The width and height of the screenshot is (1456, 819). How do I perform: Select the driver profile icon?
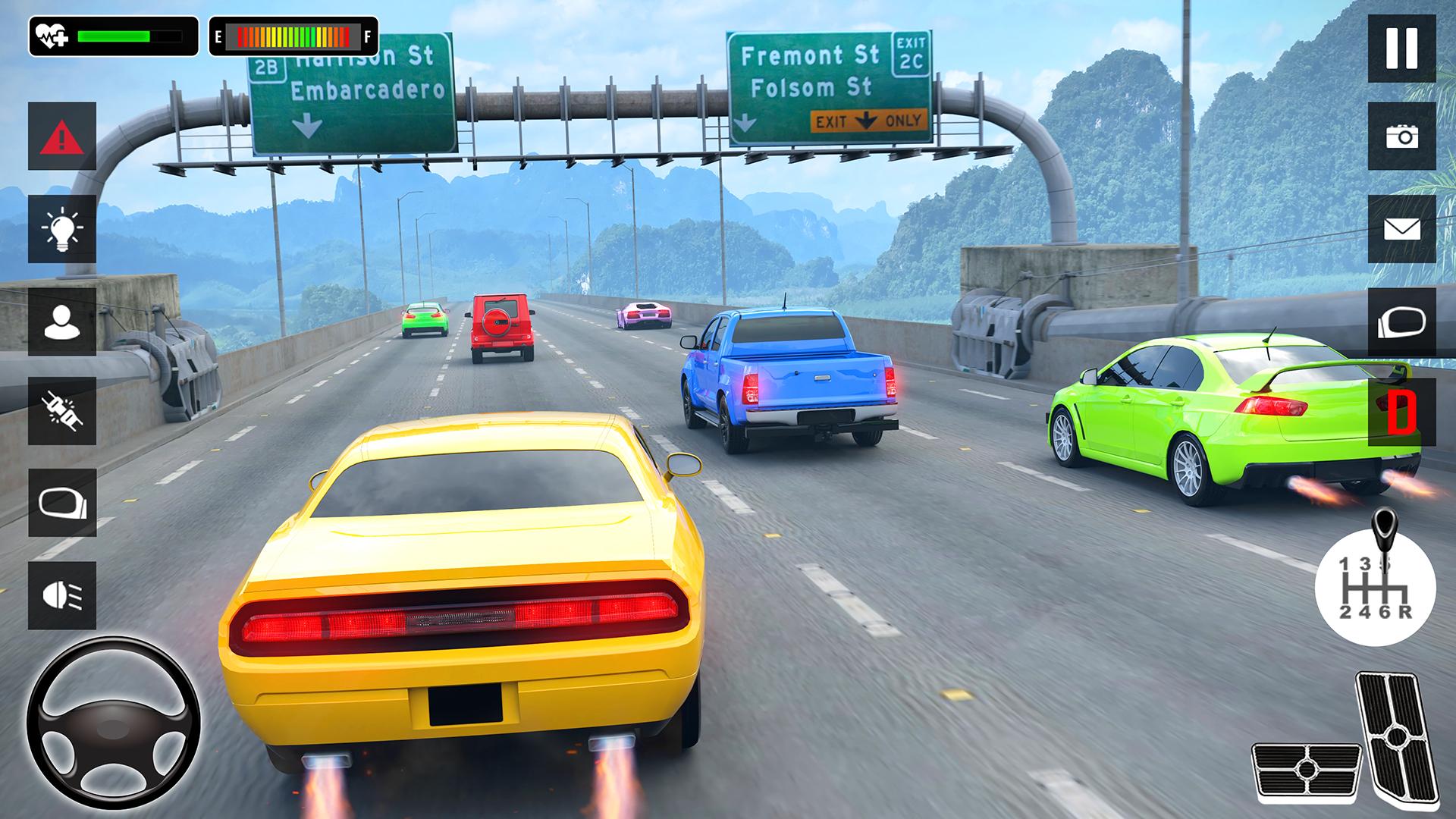[62, 322]
